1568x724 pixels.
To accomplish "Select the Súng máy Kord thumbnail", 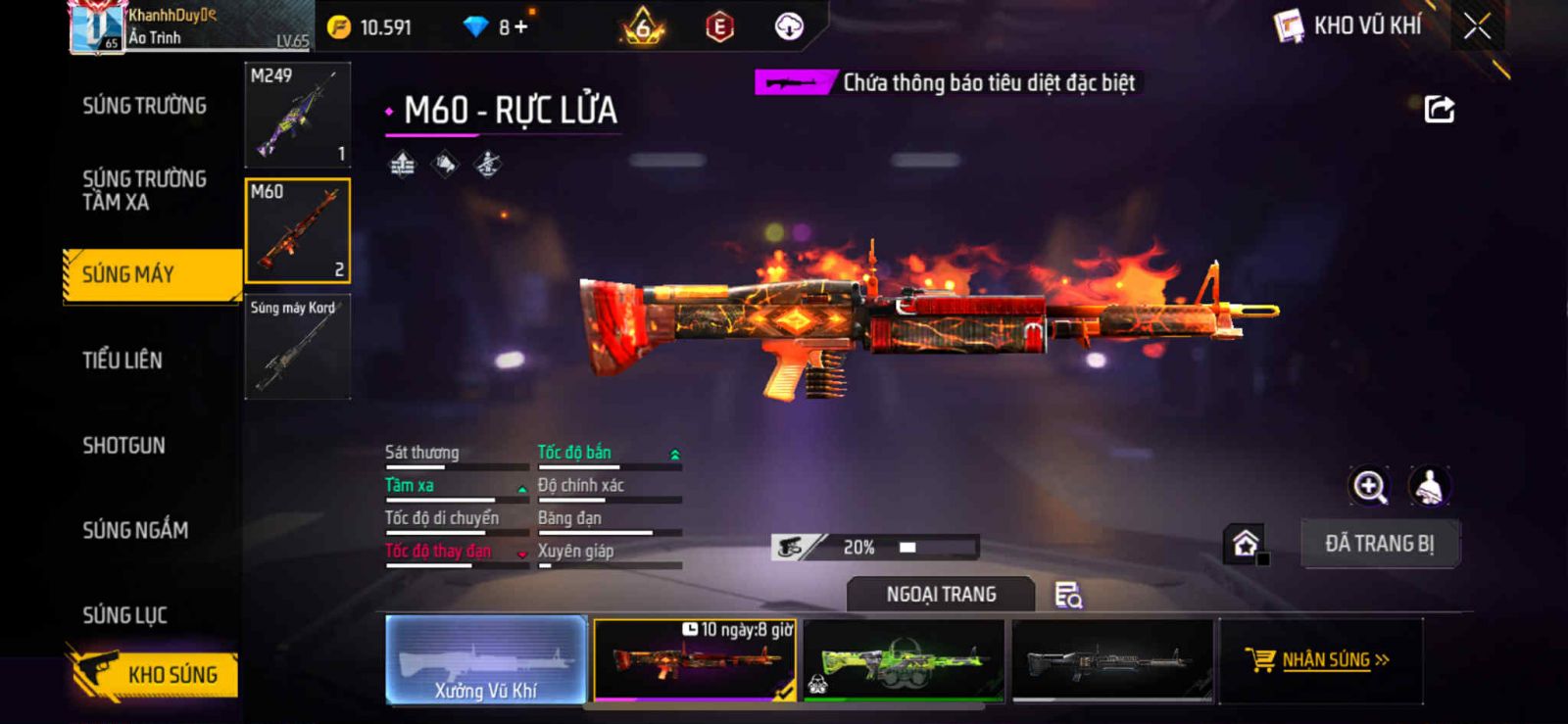I will pyautogui.click(x=297, y=347).
